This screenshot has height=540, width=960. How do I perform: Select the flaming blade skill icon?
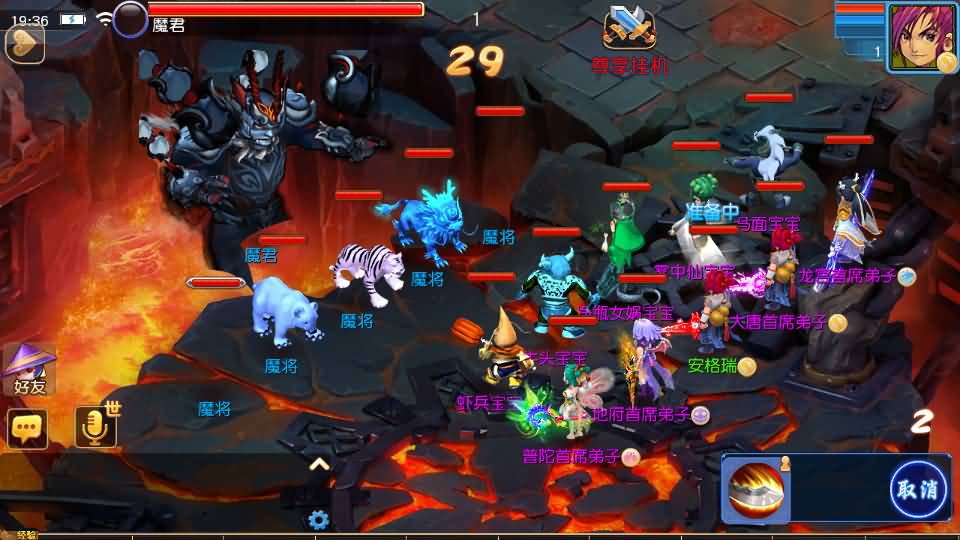click(x=757, y=490)
